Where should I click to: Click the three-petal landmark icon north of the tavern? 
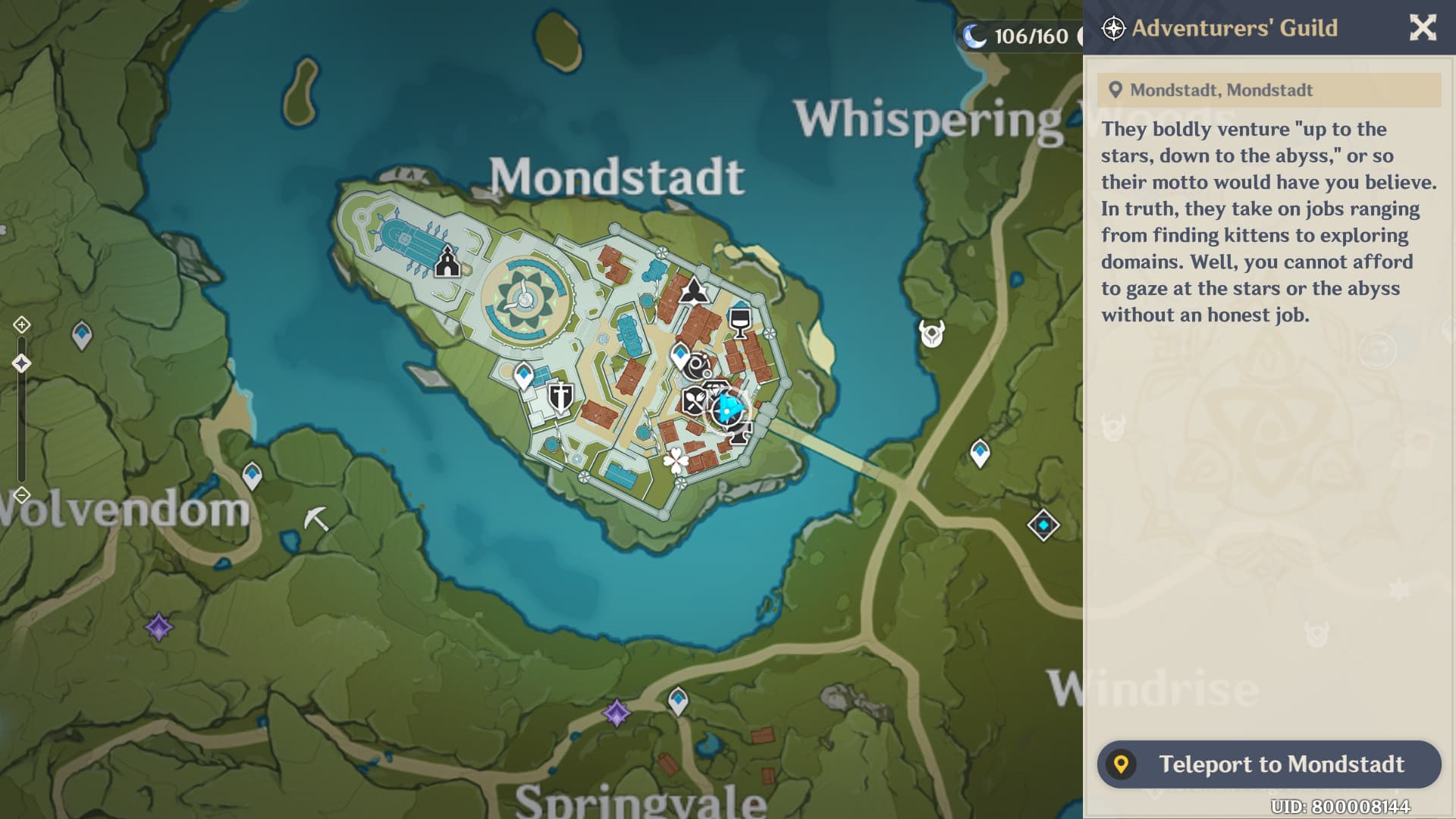(695, 291)
